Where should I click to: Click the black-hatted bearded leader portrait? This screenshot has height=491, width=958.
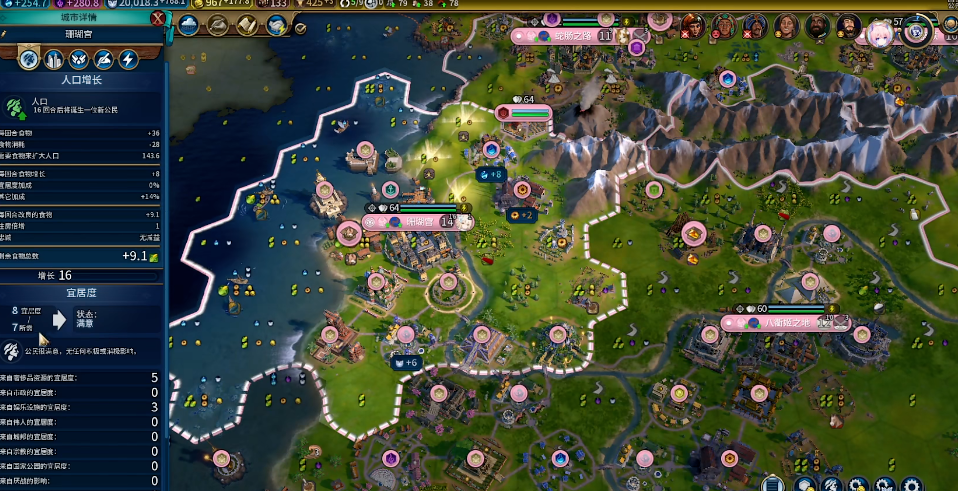(x=848, y=27)
